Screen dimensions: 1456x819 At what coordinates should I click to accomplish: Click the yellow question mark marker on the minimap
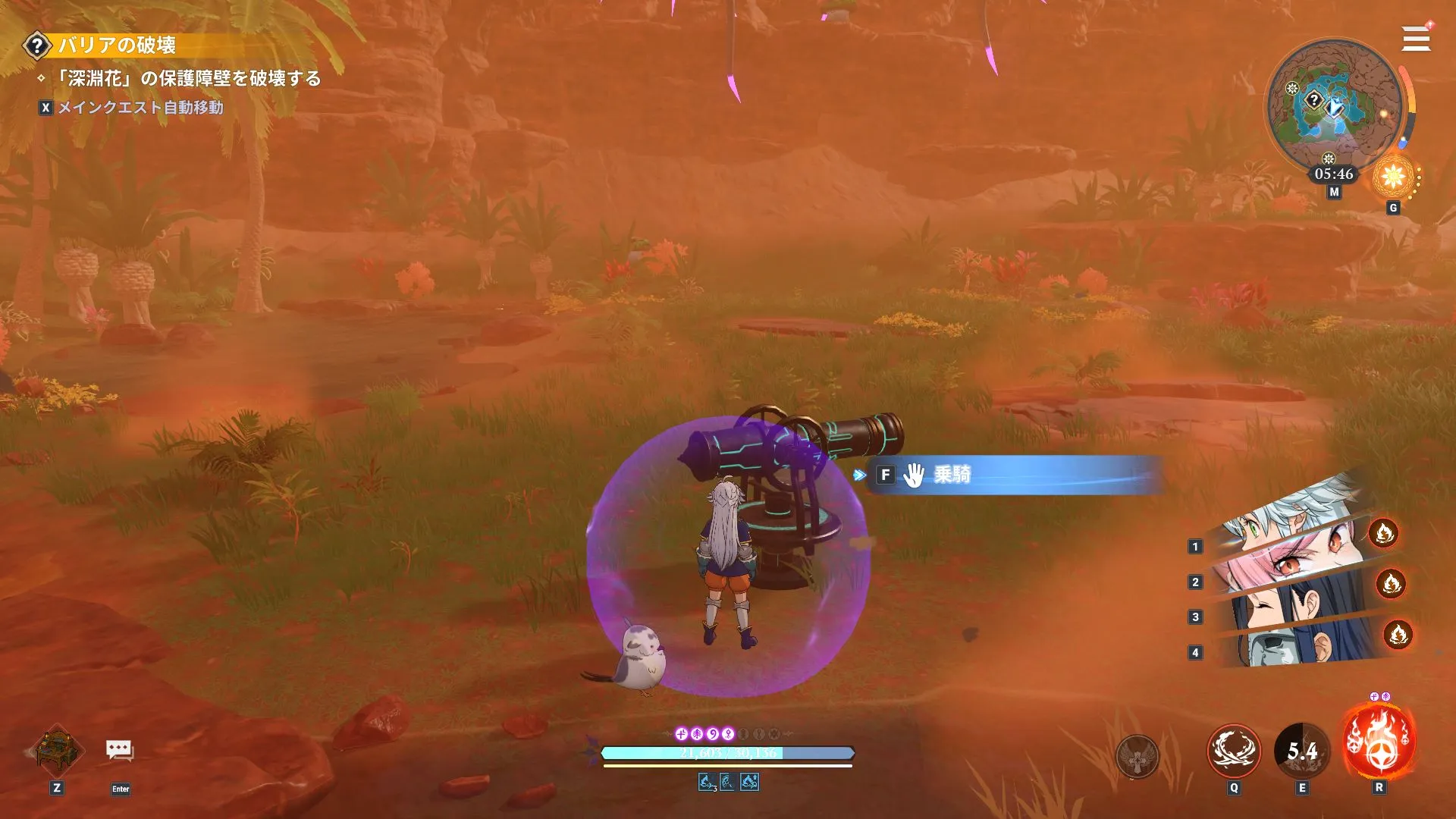point(1313,99)
